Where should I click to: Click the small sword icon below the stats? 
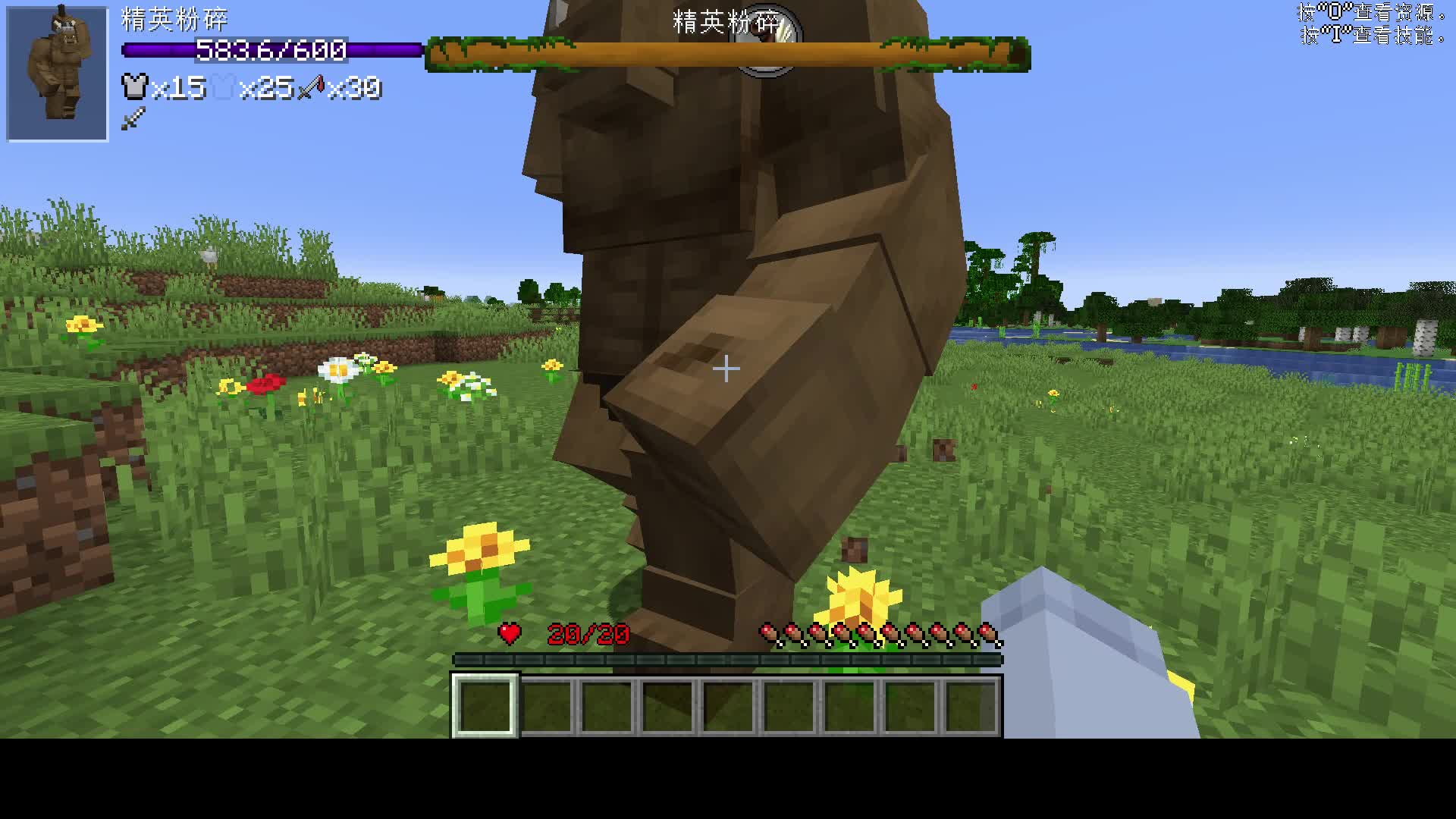133,118
